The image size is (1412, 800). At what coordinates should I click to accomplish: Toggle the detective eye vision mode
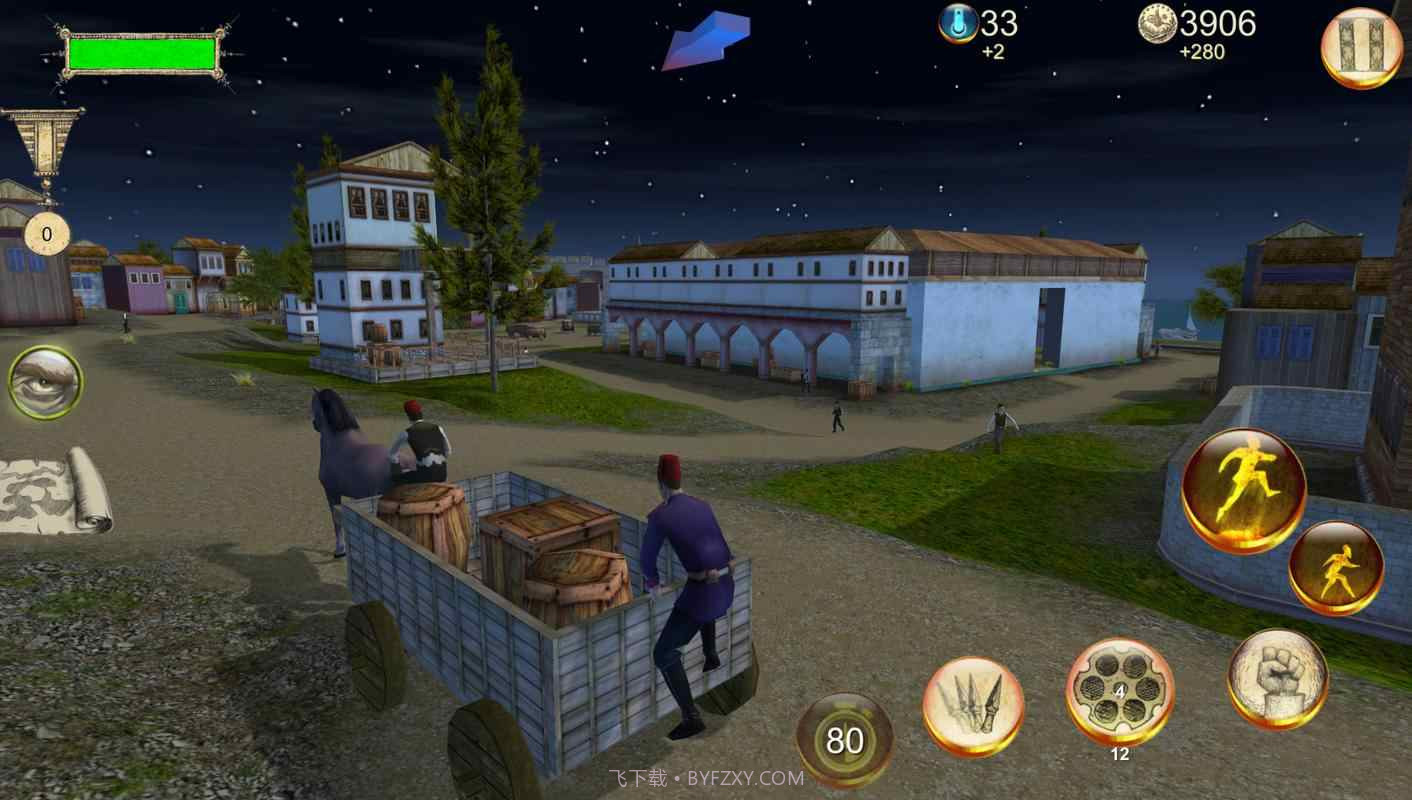tap(44, 382)
